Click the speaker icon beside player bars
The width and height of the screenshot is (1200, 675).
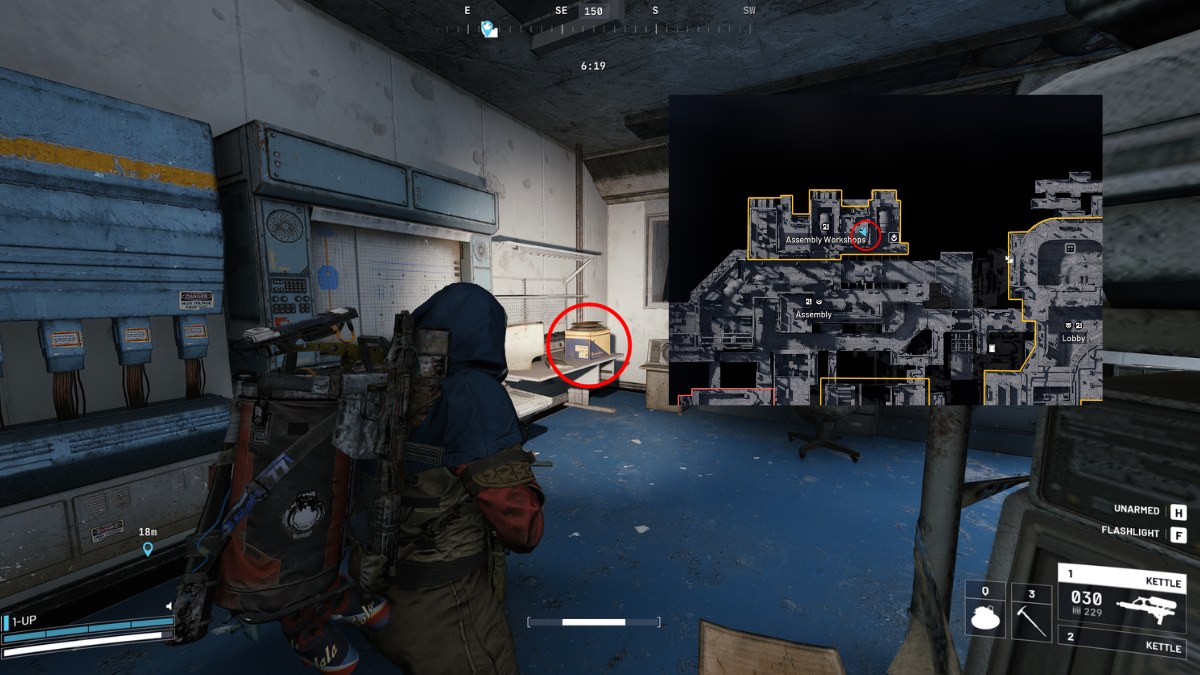pos(169,606)
